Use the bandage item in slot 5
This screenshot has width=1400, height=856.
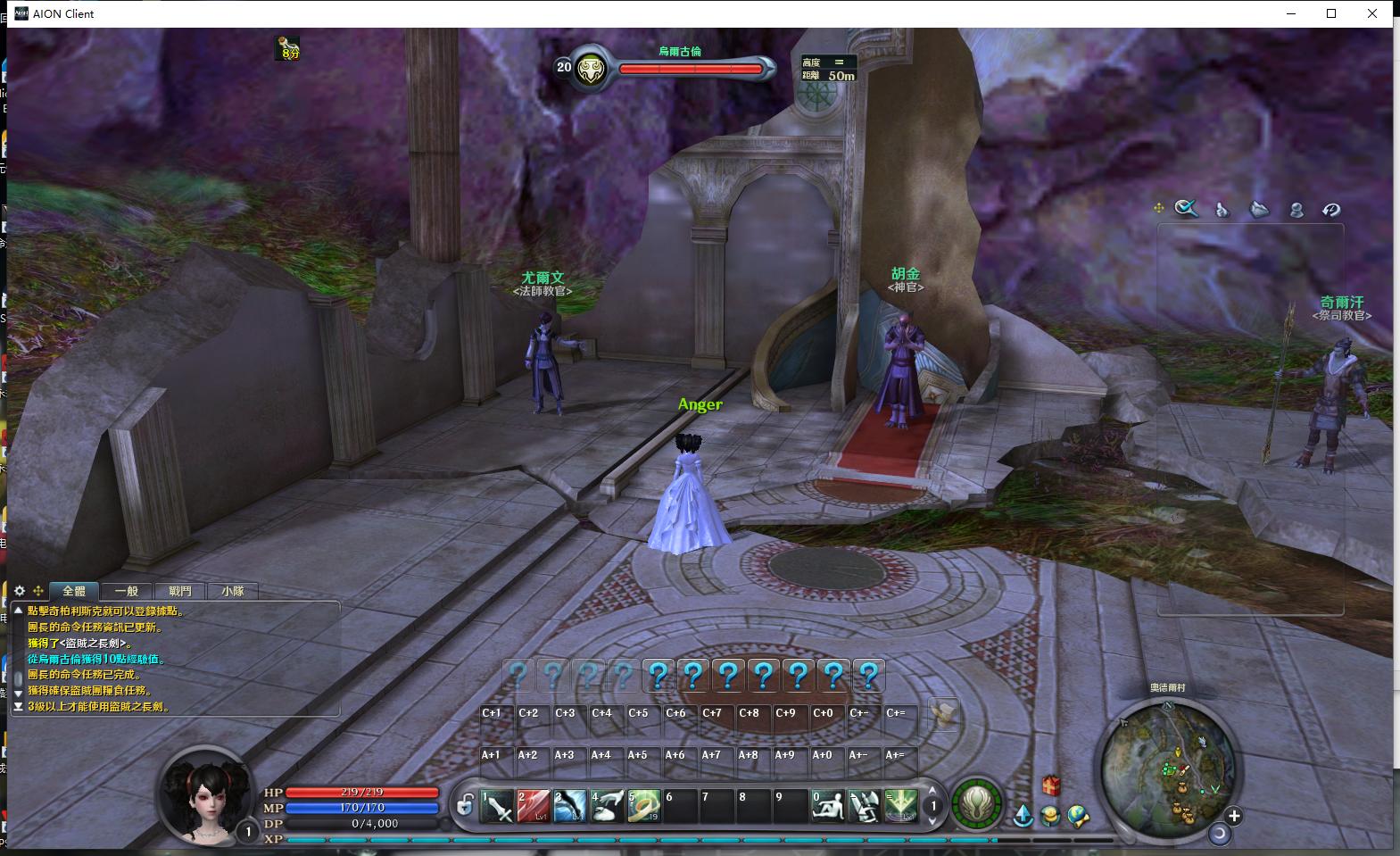(643, 806)
